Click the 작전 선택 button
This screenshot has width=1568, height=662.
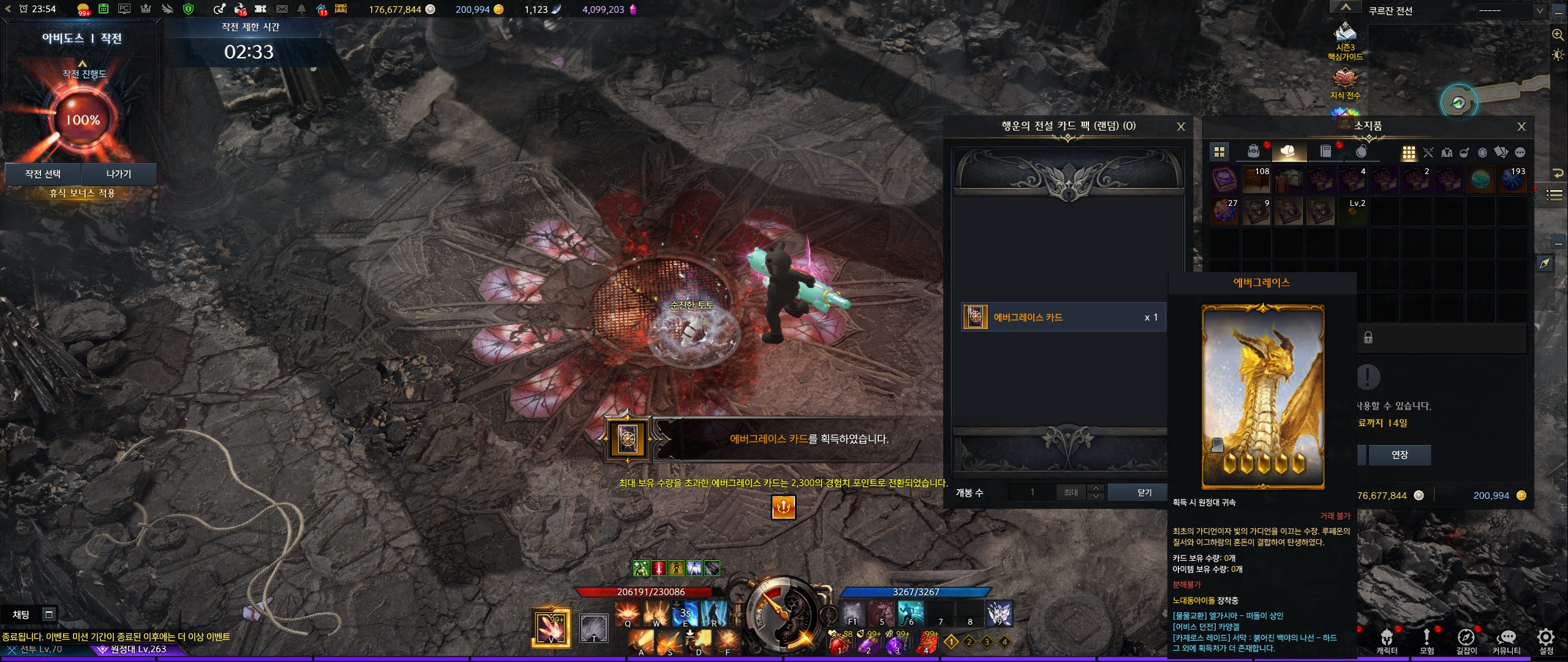[x=43, y=174]
